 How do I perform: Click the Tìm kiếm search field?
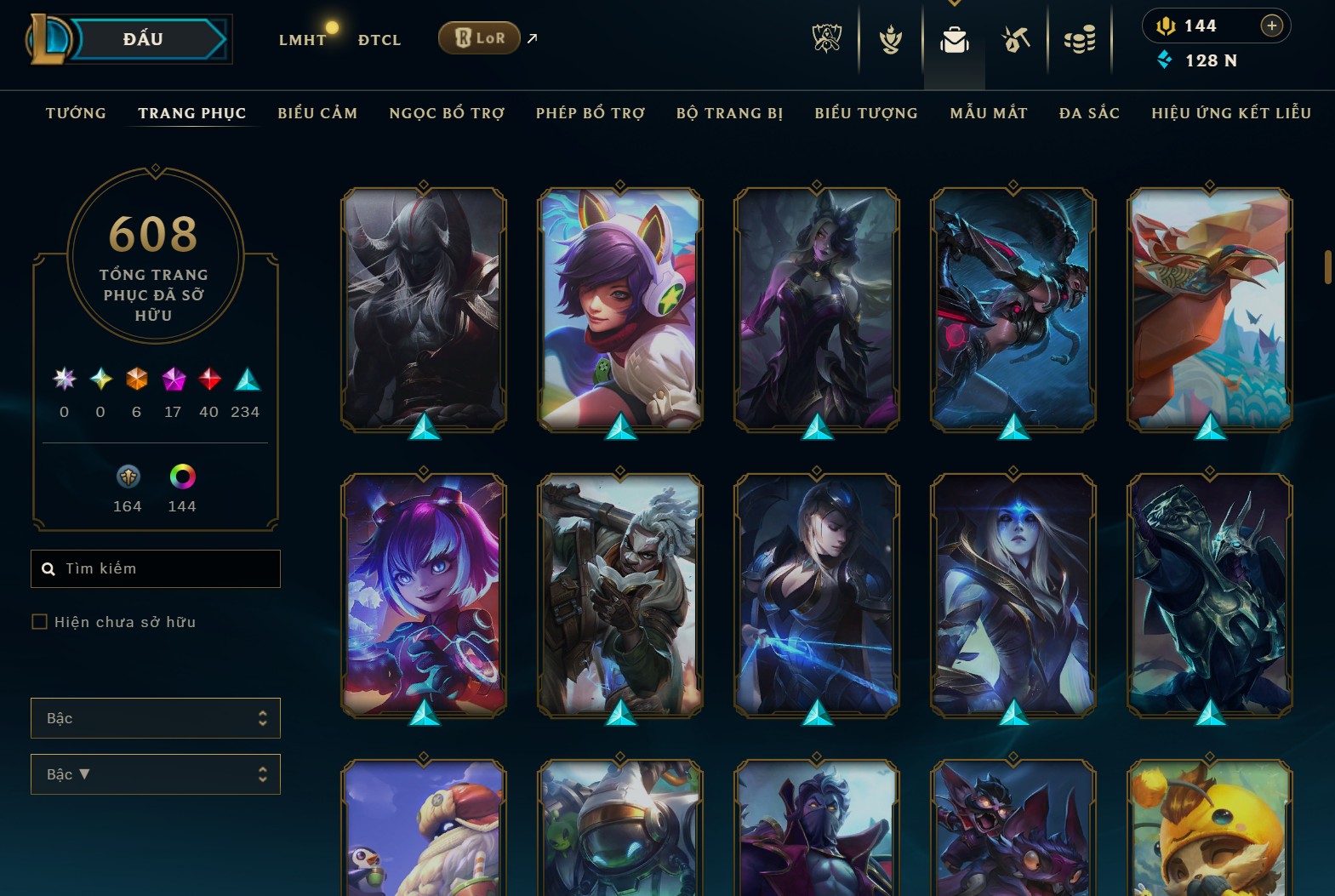(156, 568)
